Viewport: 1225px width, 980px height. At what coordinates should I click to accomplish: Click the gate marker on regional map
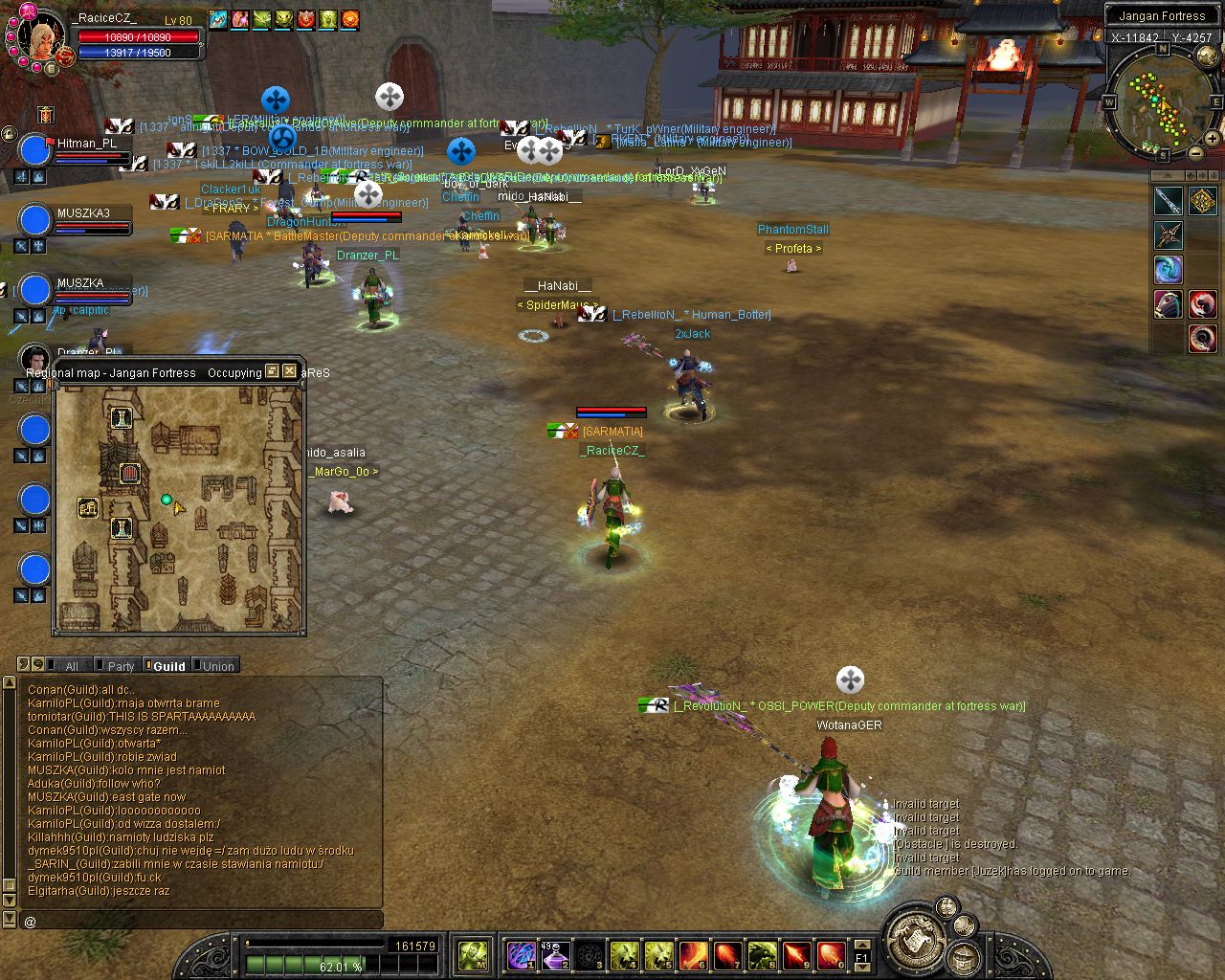coord(129,474)
